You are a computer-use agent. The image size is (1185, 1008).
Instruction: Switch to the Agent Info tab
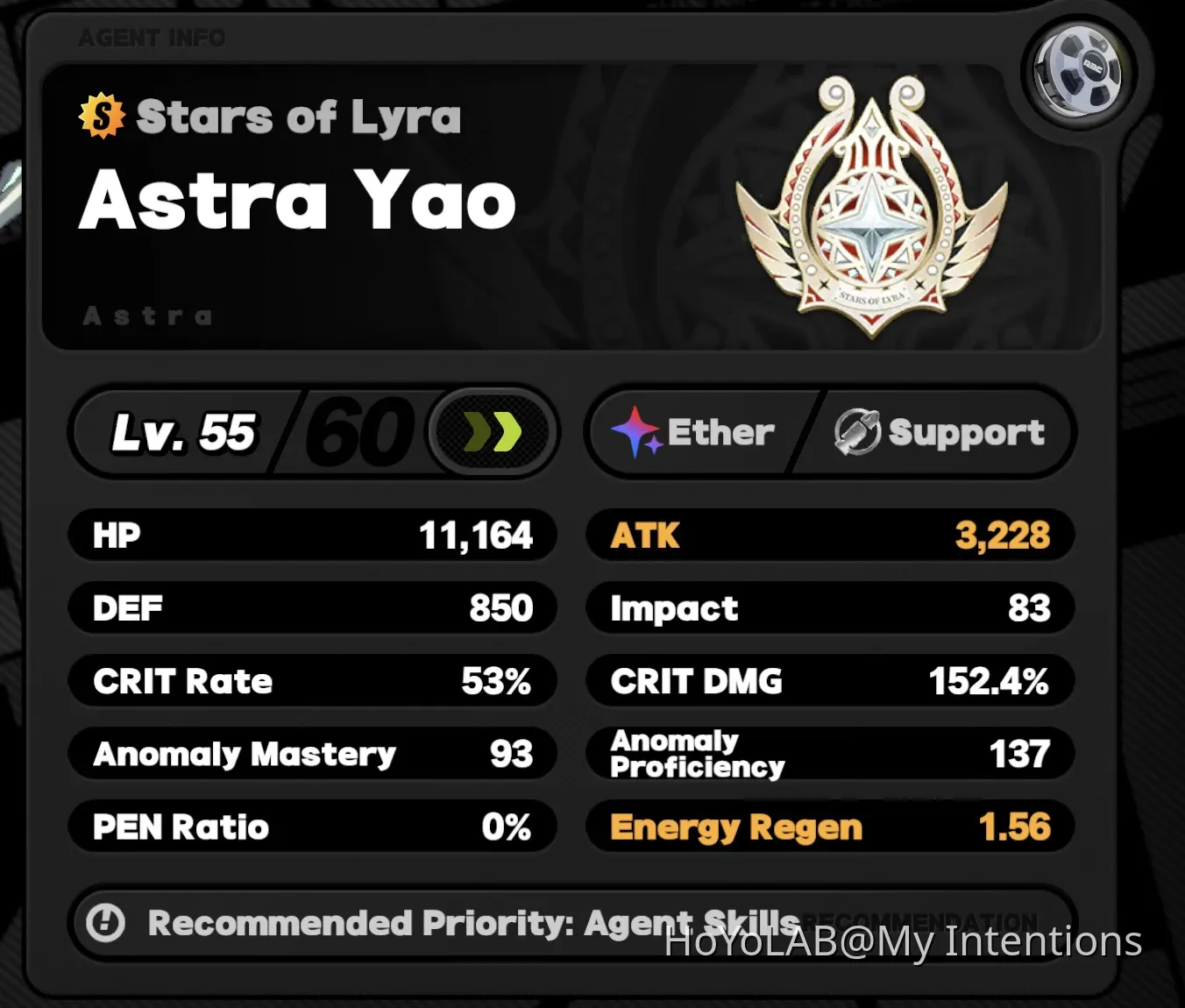pyautogui.click(x=151, y=38)
